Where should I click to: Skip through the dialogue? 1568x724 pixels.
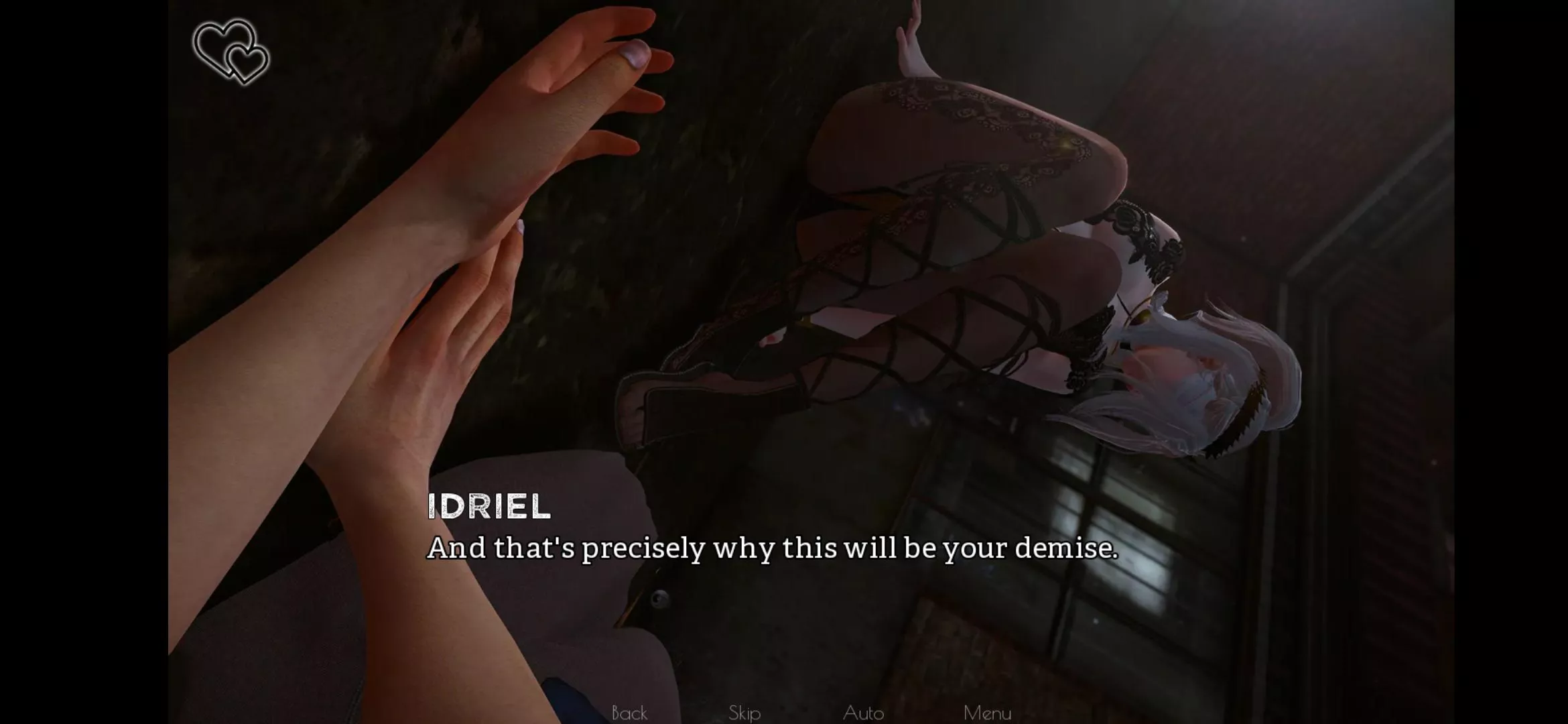pyautogui.click(x=744, y=712)
